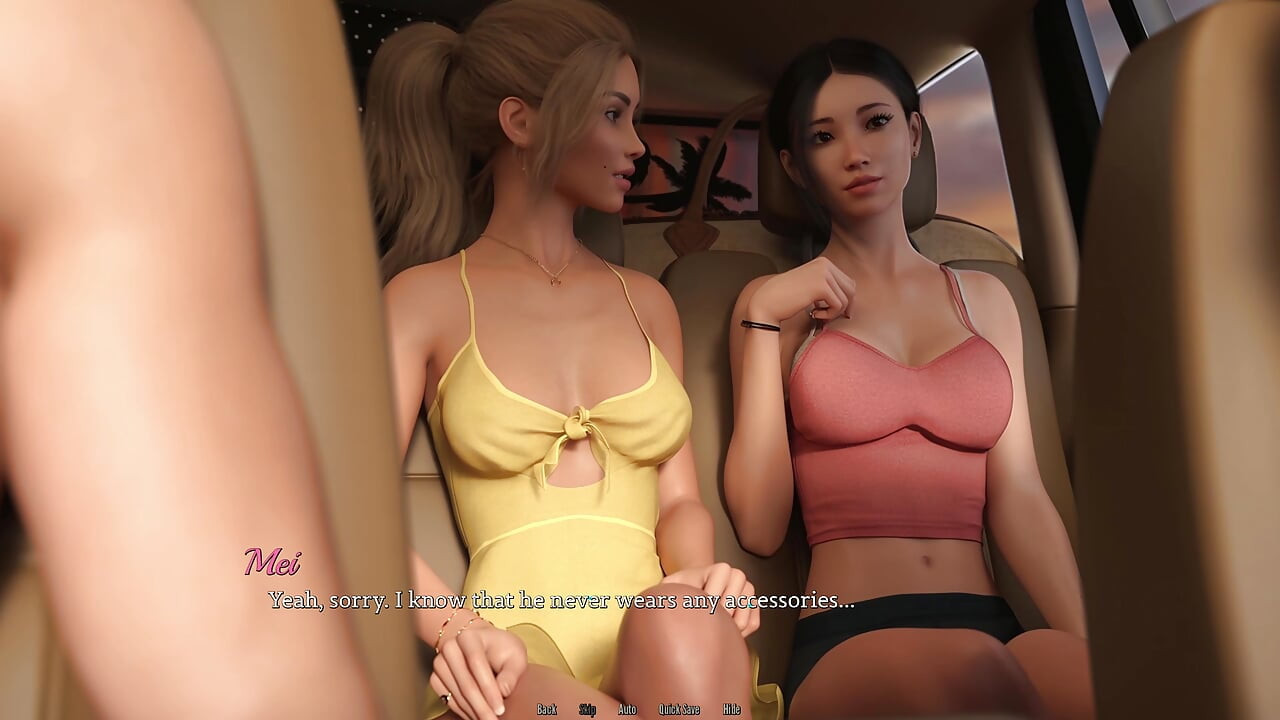1280x720 pixels.
Task: Open the Skip option in the quick menu
Action: pyautogui.click(x=588, y=708)
